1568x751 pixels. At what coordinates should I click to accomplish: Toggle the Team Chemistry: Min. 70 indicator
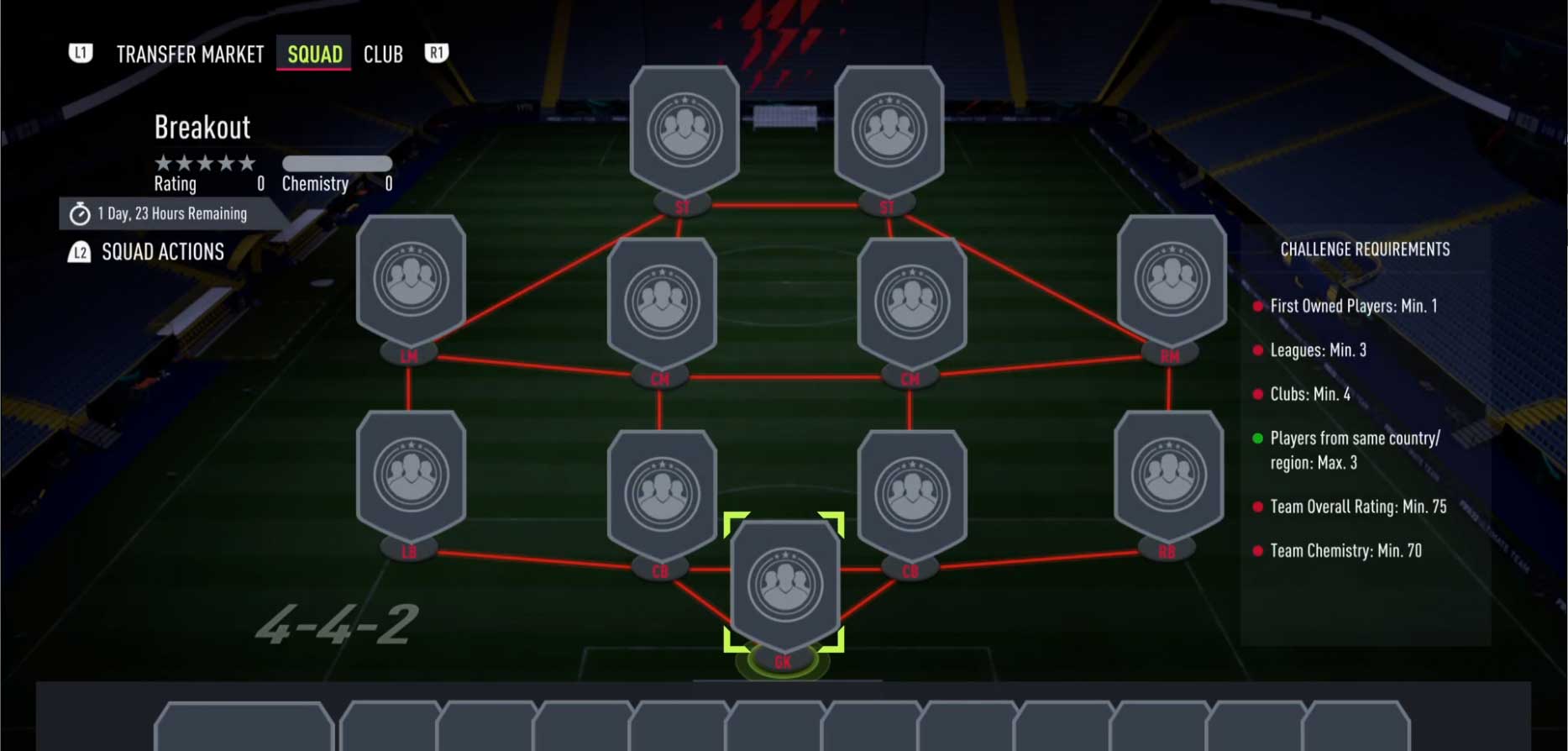(x=1258, y=550)
